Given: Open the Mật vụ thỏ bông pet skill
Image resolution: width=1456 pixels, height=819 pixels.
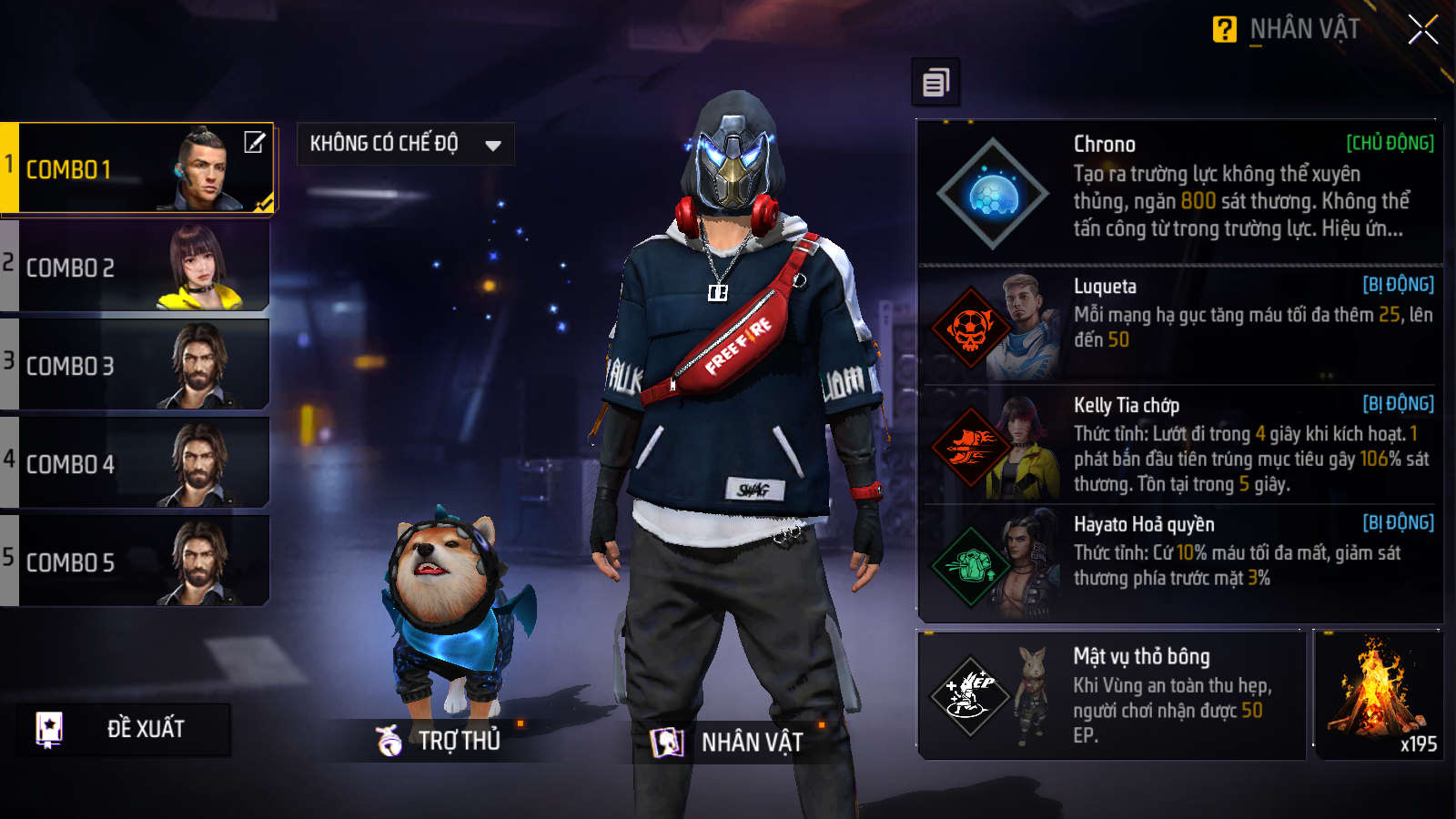Looking at the screenshot, I should [x=1112, y=695].
